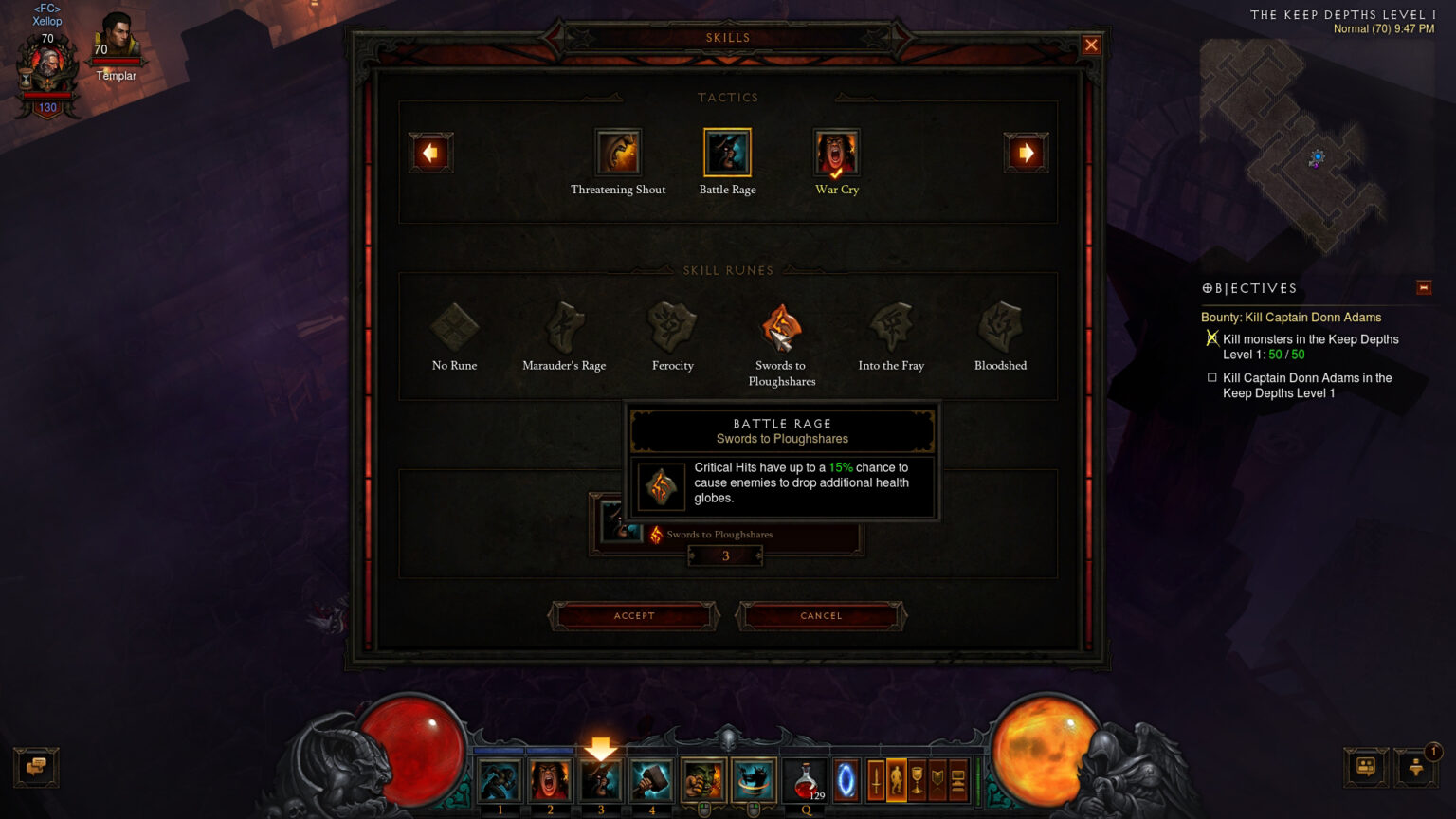Activate the hammer skill in slot 4
This screenshot has width=1456, height=819.
(x=651, y=779)
